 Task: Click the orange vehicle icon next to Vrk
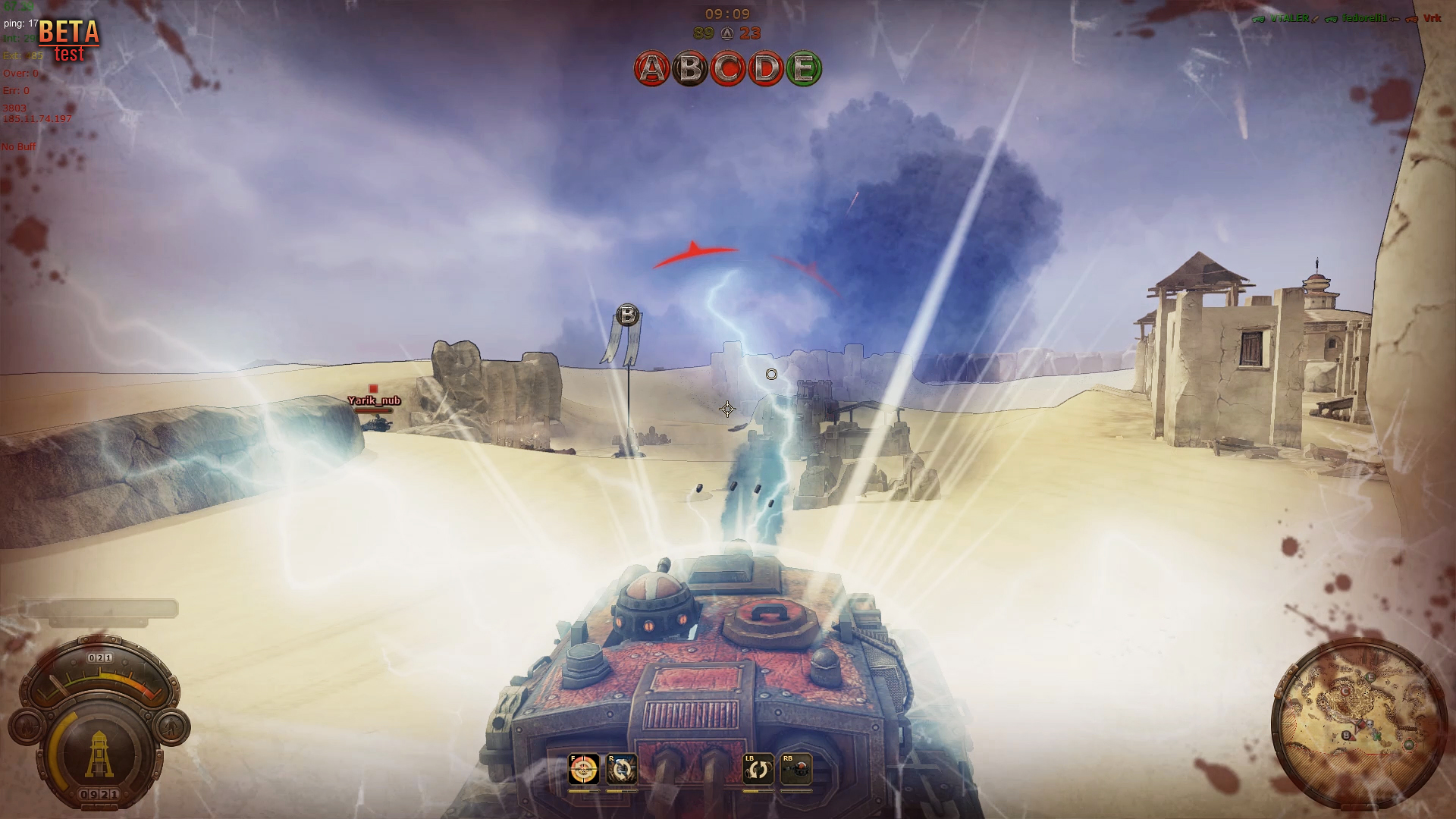click(1411, 19)
